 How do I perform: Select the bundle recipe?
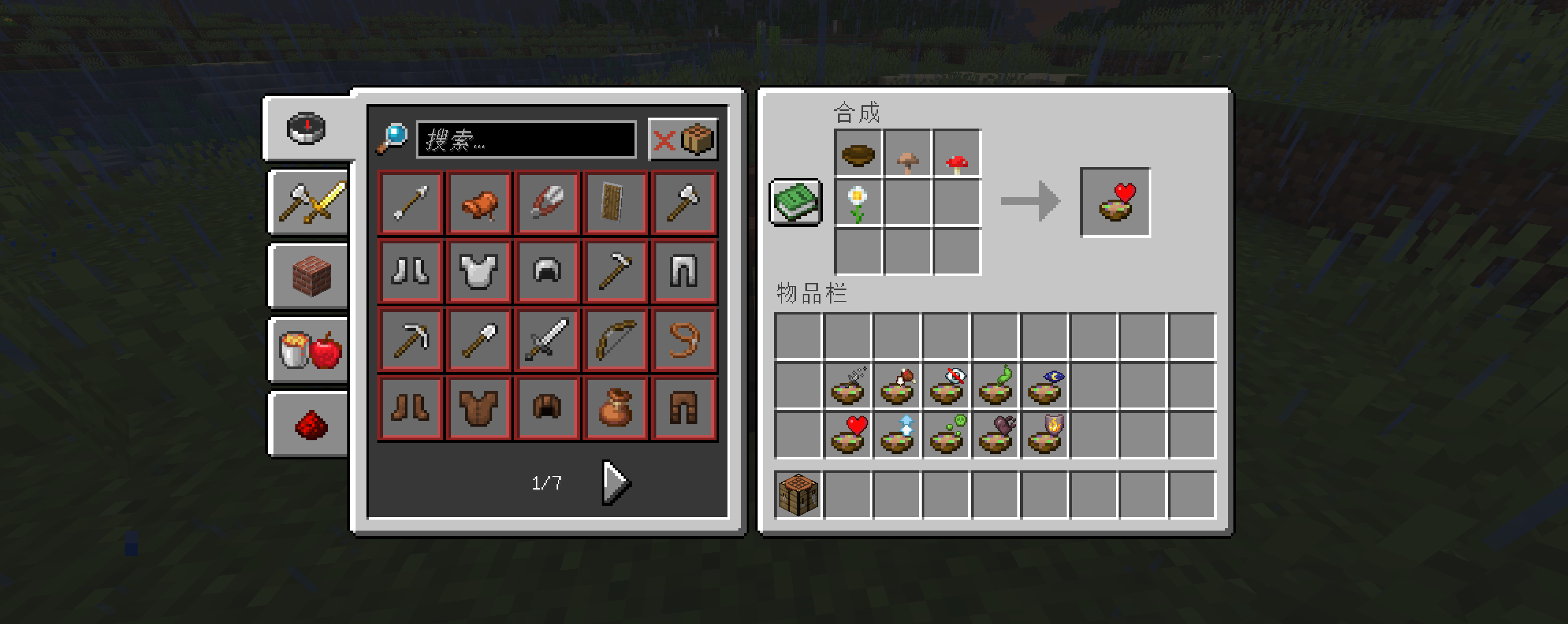point(615,408)
